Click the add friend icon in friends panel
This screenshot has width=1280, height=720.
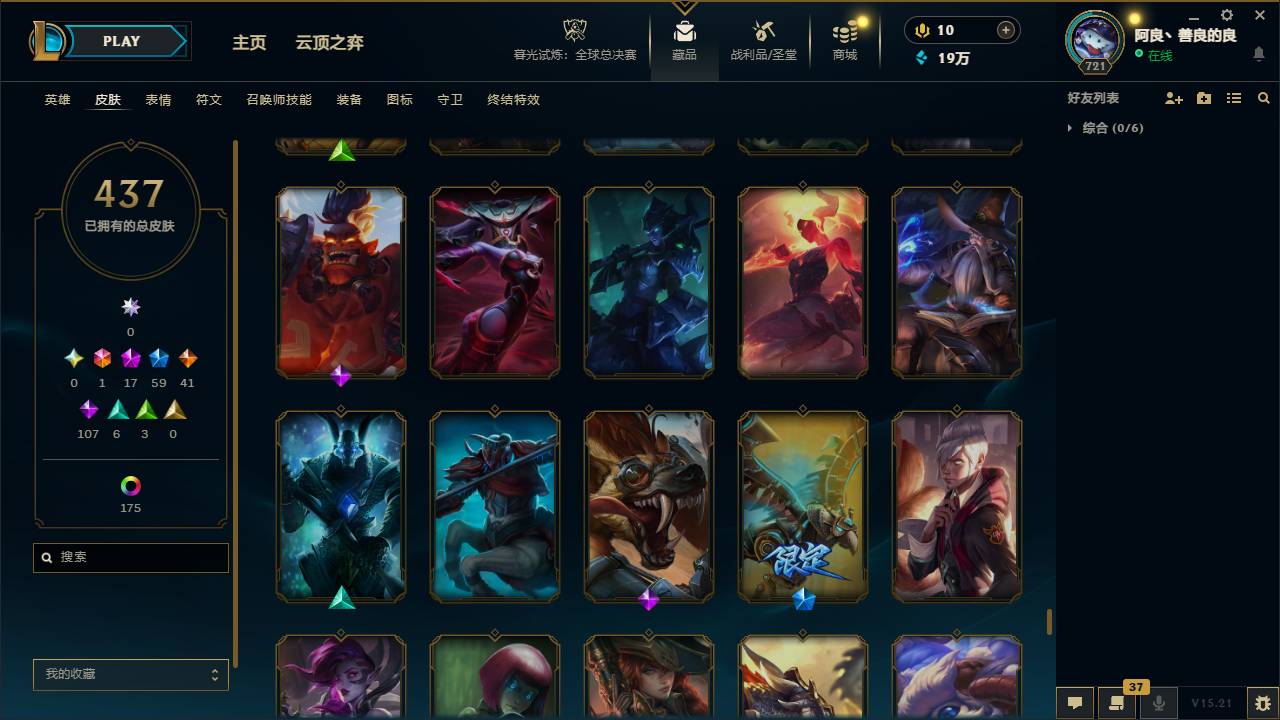point(1172,97)
